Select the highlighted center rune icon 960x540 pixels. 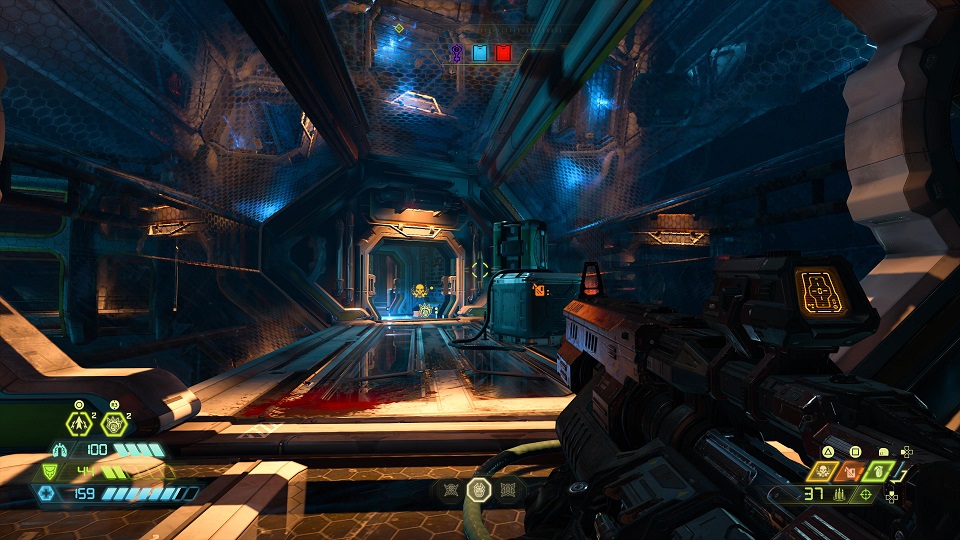[x=479, y=490]
